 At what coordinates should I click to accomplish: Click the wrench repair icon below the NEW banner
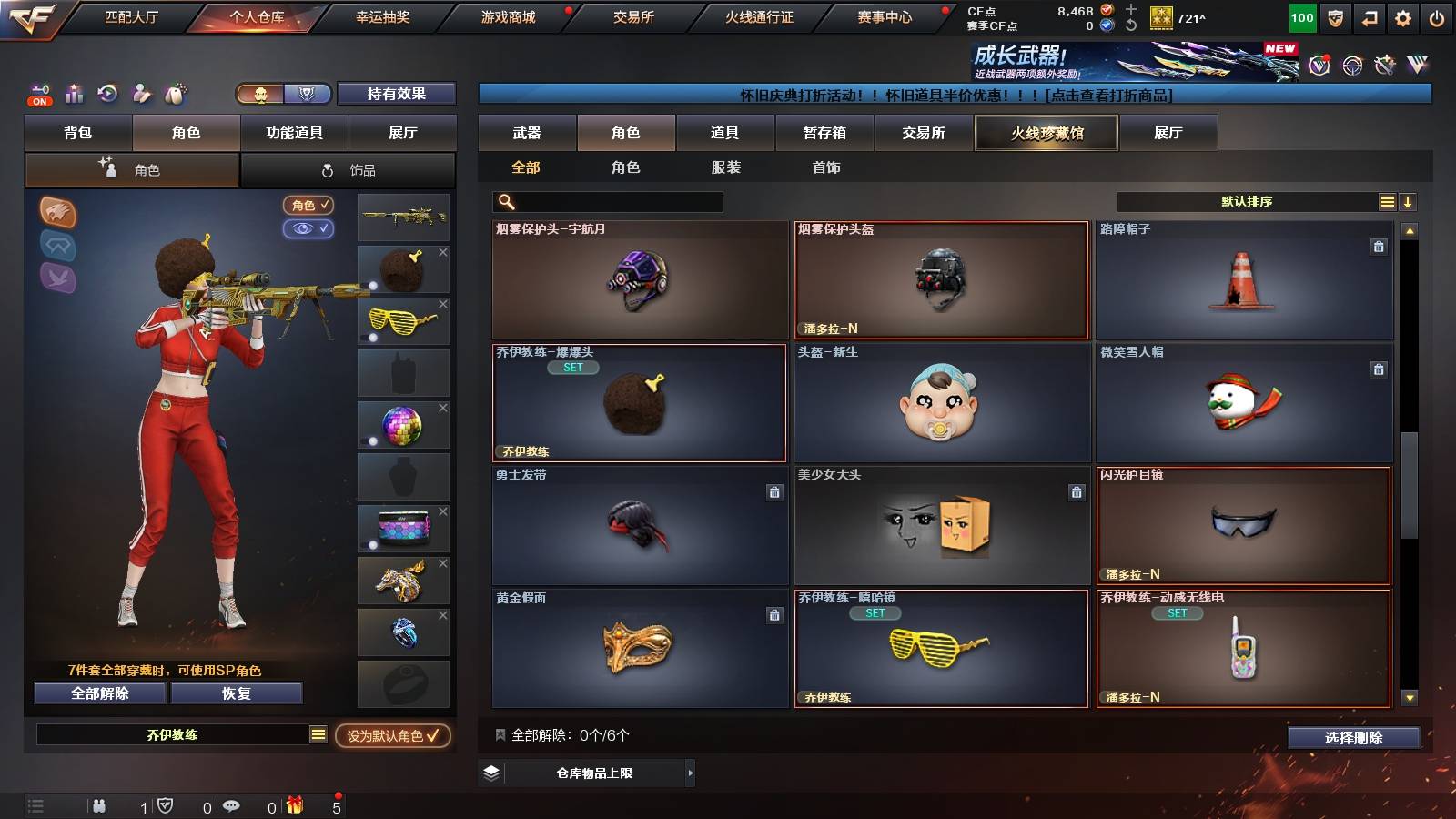click(1385, 64)
